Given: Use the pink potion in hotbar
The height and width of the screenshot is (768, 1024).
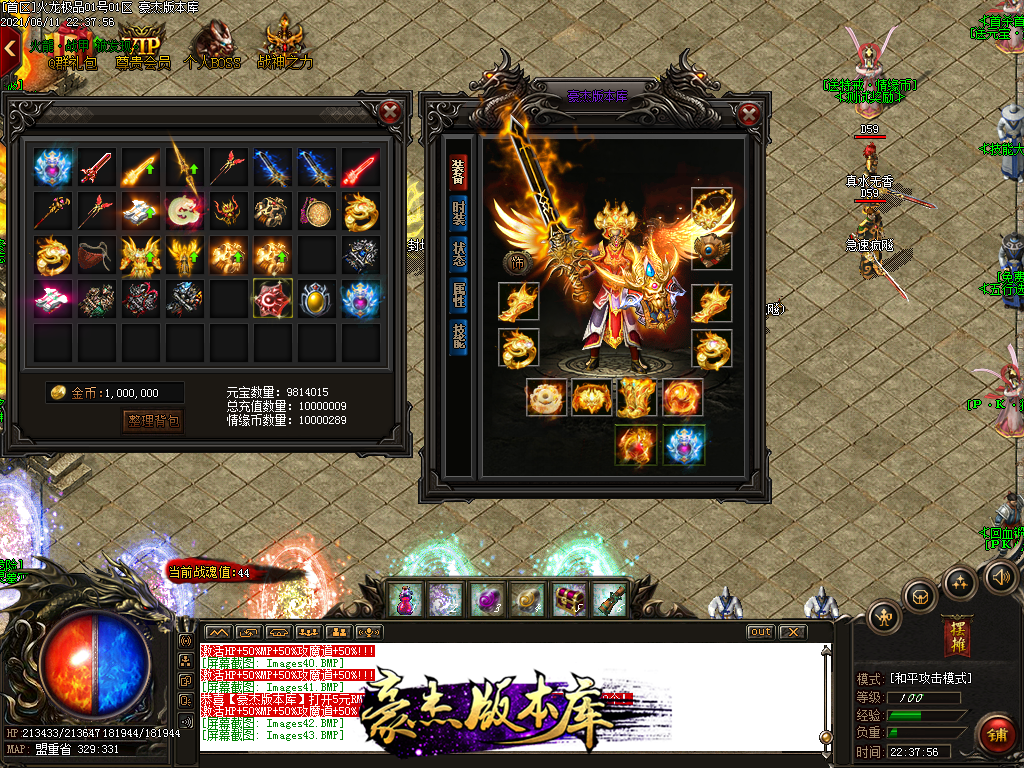Looking at the screenshot, I should point(404,599).
